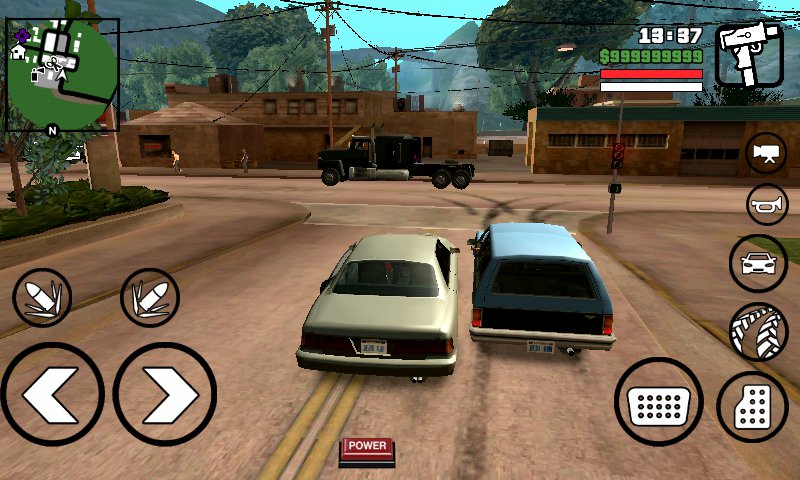Fire a drive-by to the right

click(x=150, y=298)
